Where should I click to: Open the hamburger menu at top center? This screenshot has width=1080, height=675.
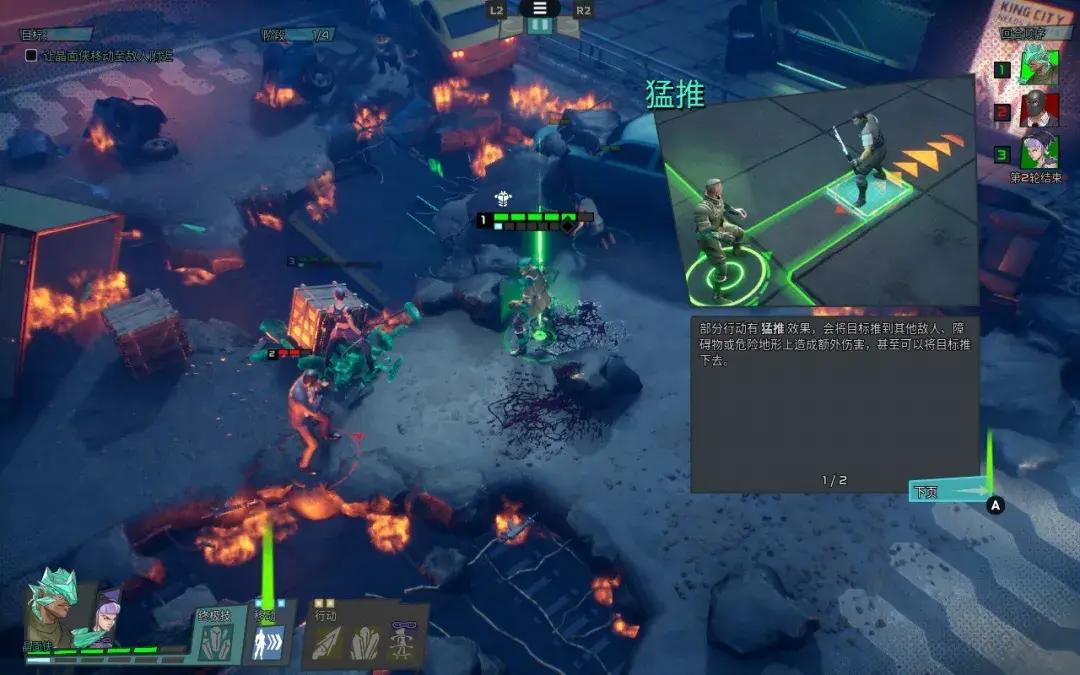click(x=540, y=8)
